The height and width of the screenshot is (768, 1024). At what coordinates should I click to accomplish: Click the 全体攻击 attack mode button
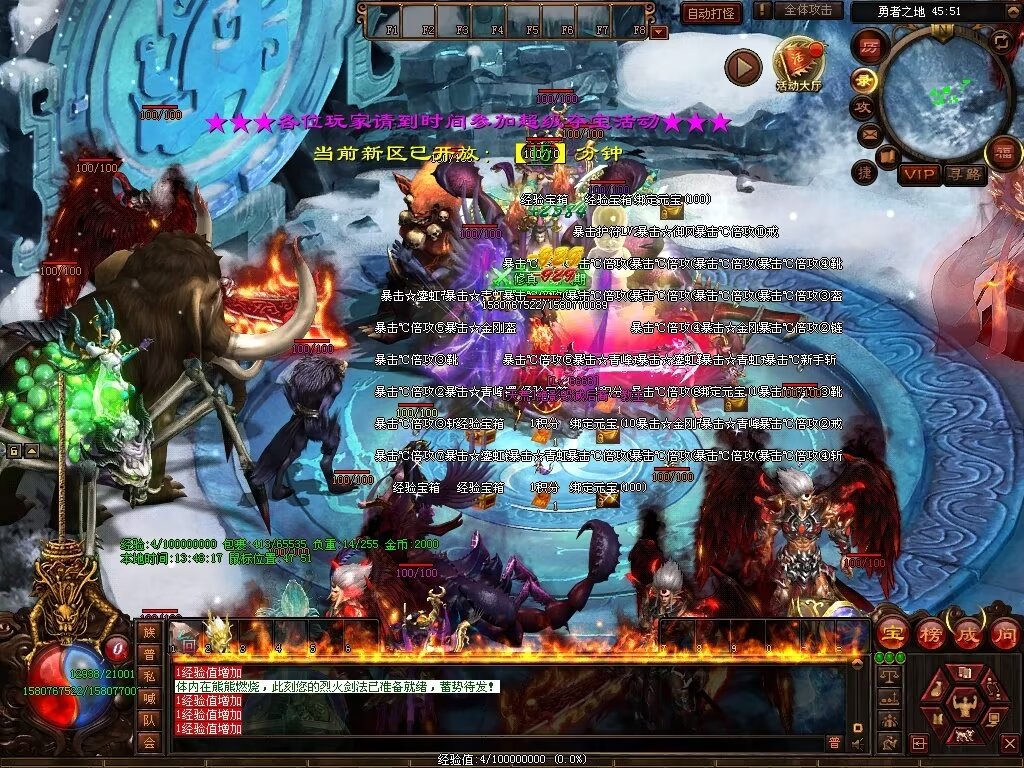tap(808, 11)
